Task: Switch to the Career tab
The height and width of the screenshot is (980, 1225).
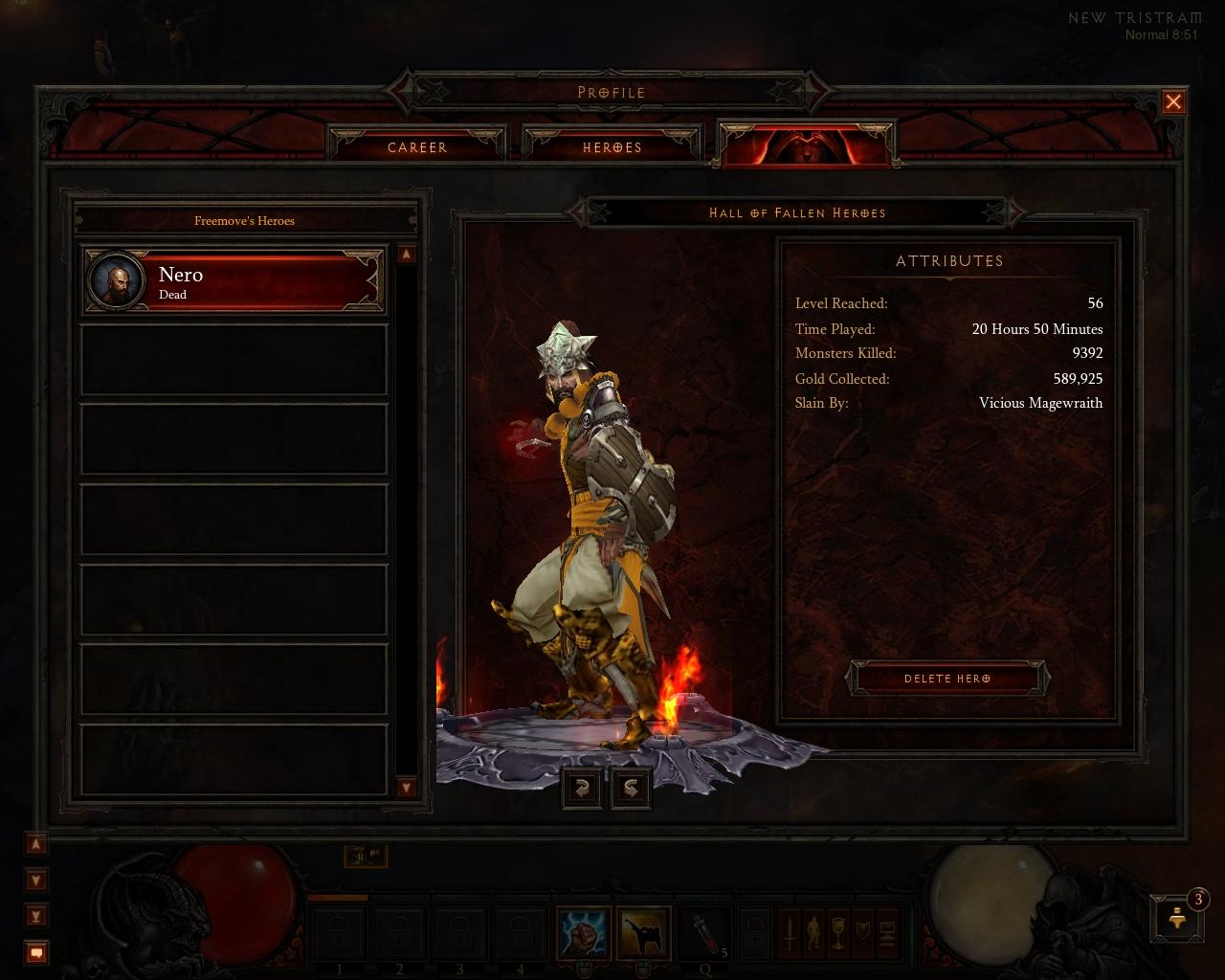Action: coord(417,147)
